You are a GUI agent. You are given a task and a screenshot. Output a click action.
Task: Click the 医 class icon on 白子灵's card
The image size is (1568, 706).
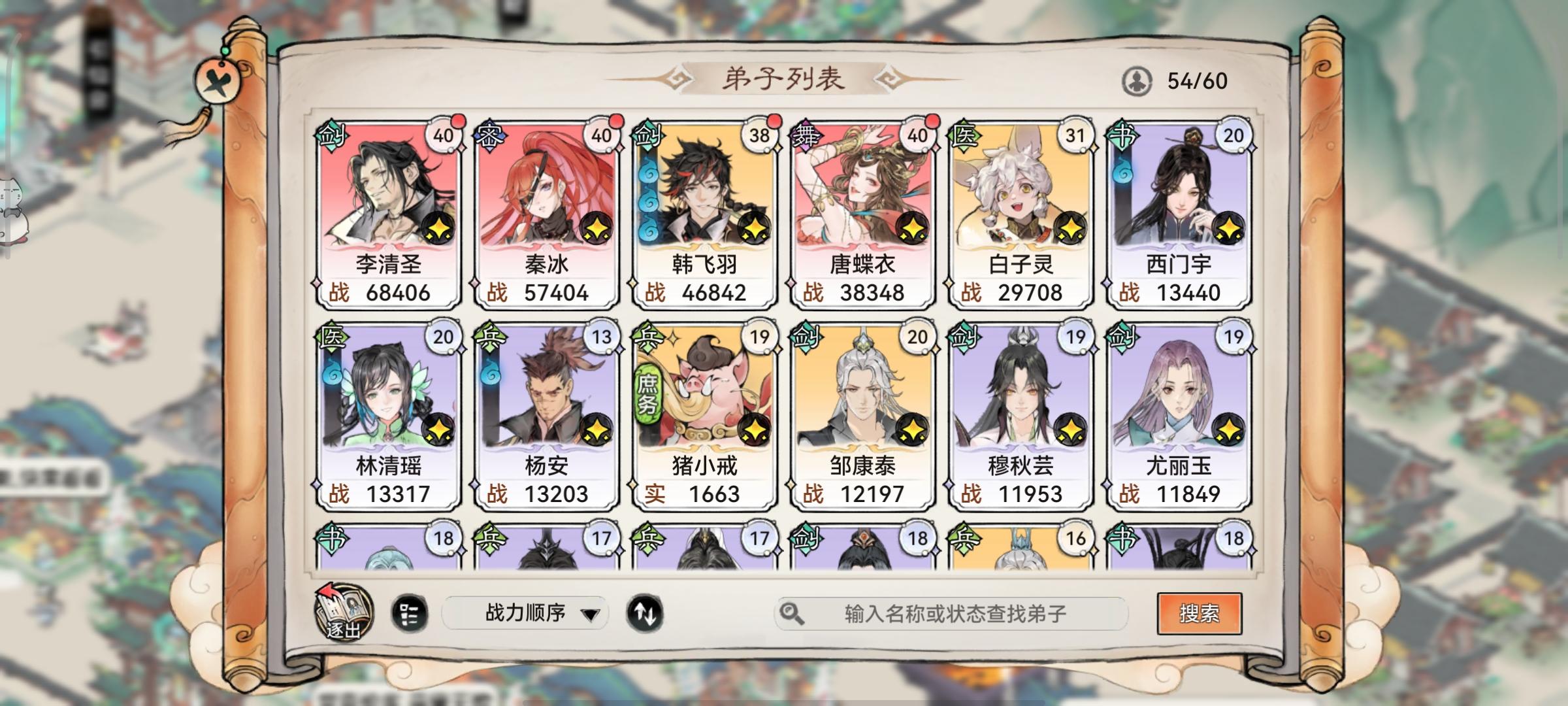[x=964, y=134]
